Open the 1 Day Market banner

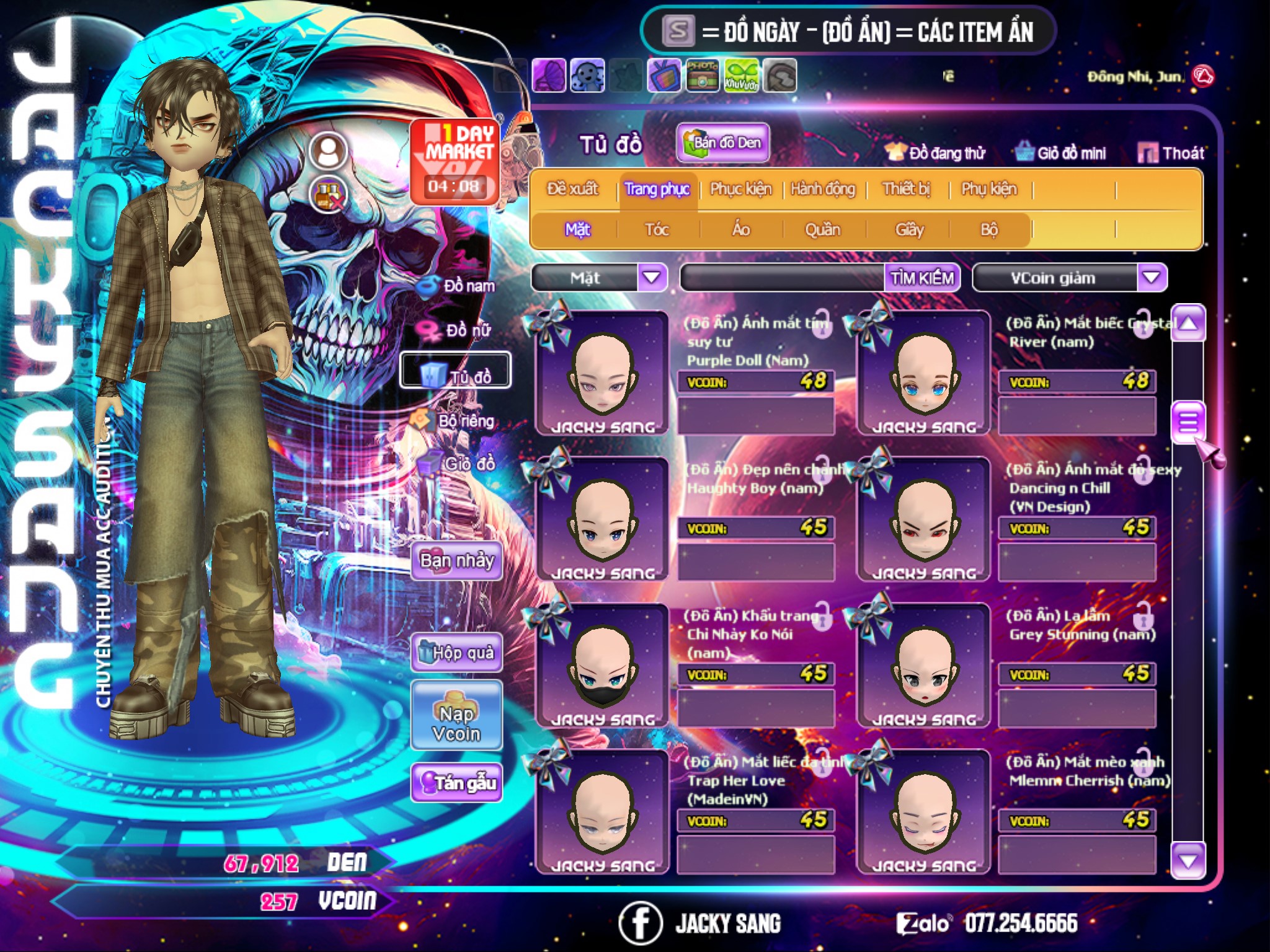[x=455, y=161]
